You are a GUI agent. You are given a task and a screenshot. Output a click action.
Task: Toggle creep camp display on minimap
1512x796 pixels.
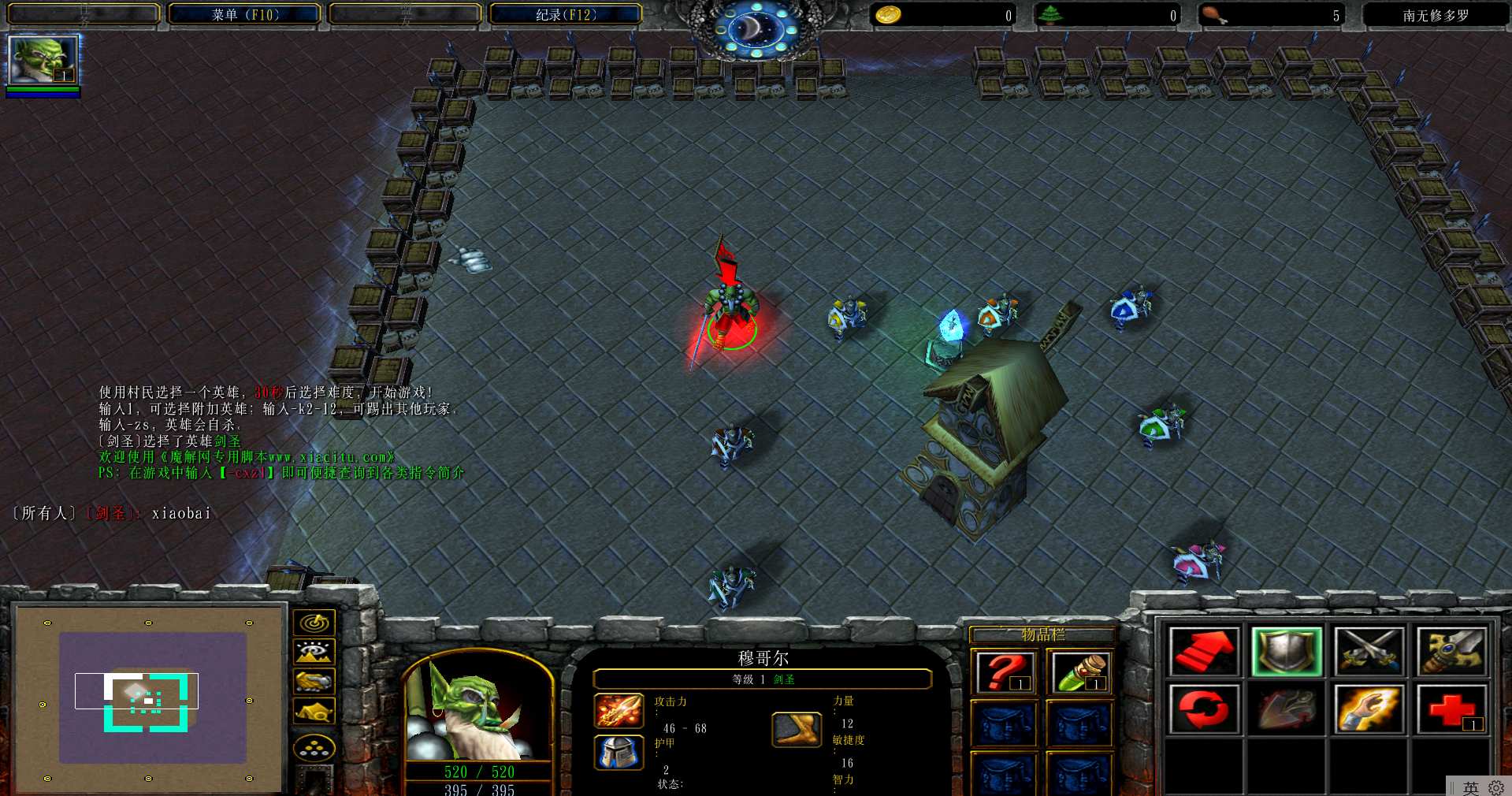(314, 712)
